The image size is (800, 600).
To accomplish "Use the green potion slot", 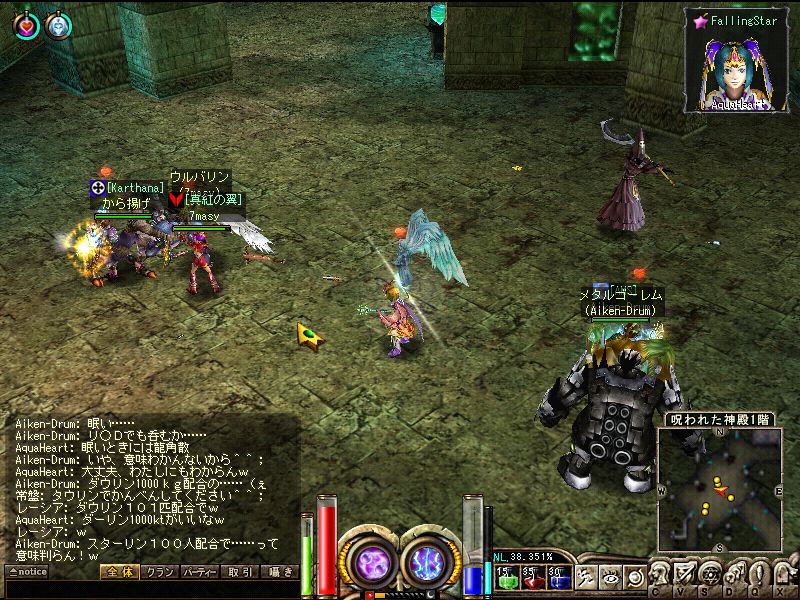I will [506, 577].
